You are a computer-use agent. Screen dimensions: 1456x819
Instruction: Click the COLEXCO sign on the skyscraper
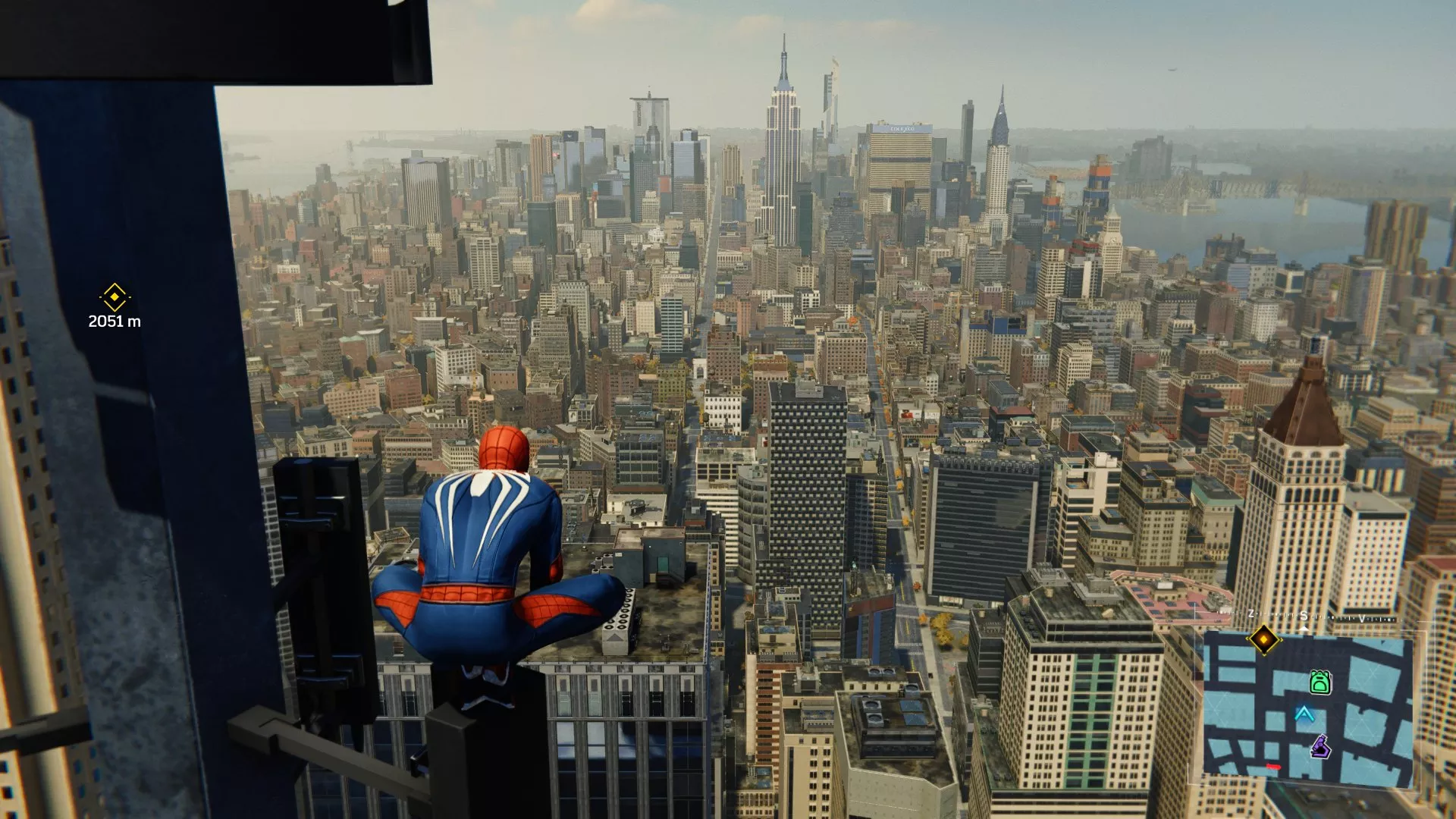point(902,129)
